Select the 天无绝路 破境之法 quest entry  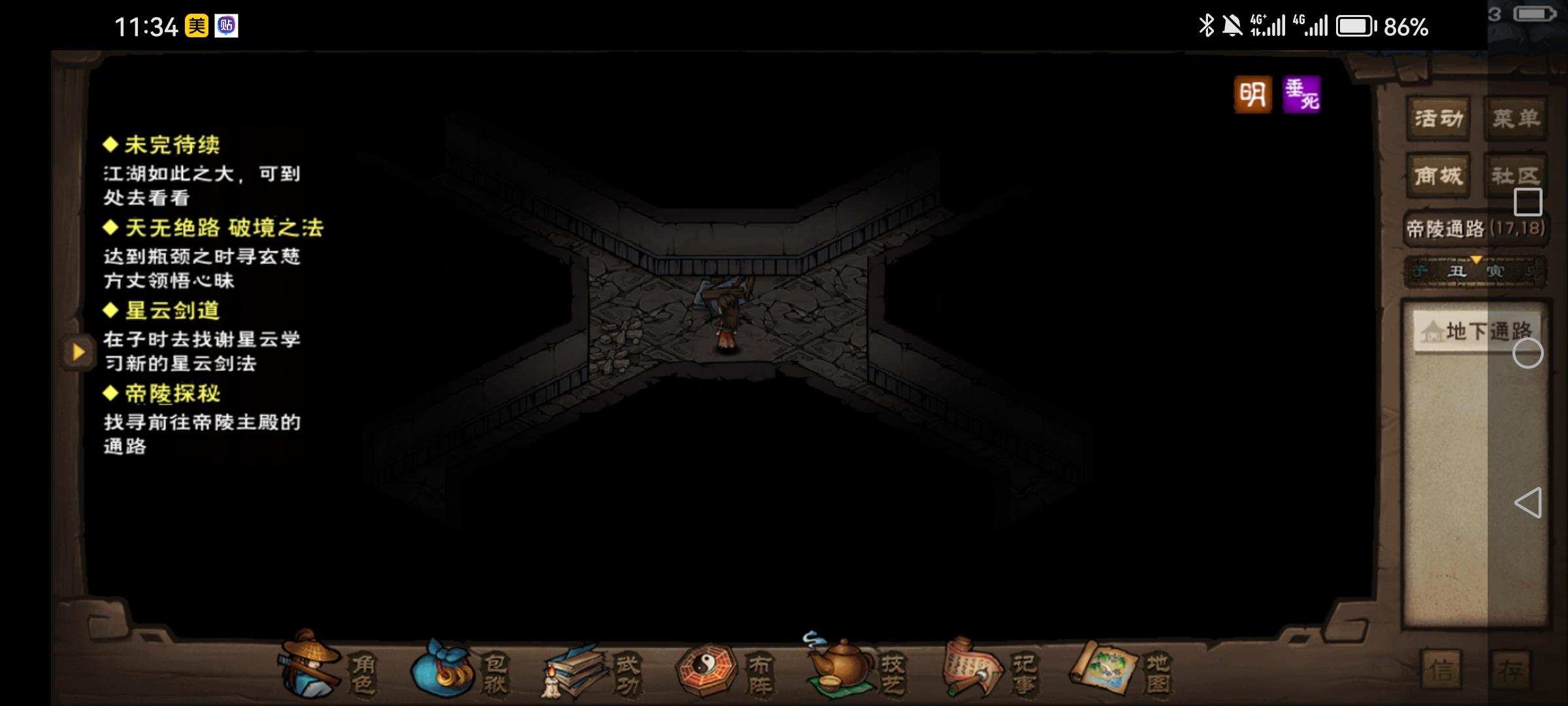coord(223,227)
